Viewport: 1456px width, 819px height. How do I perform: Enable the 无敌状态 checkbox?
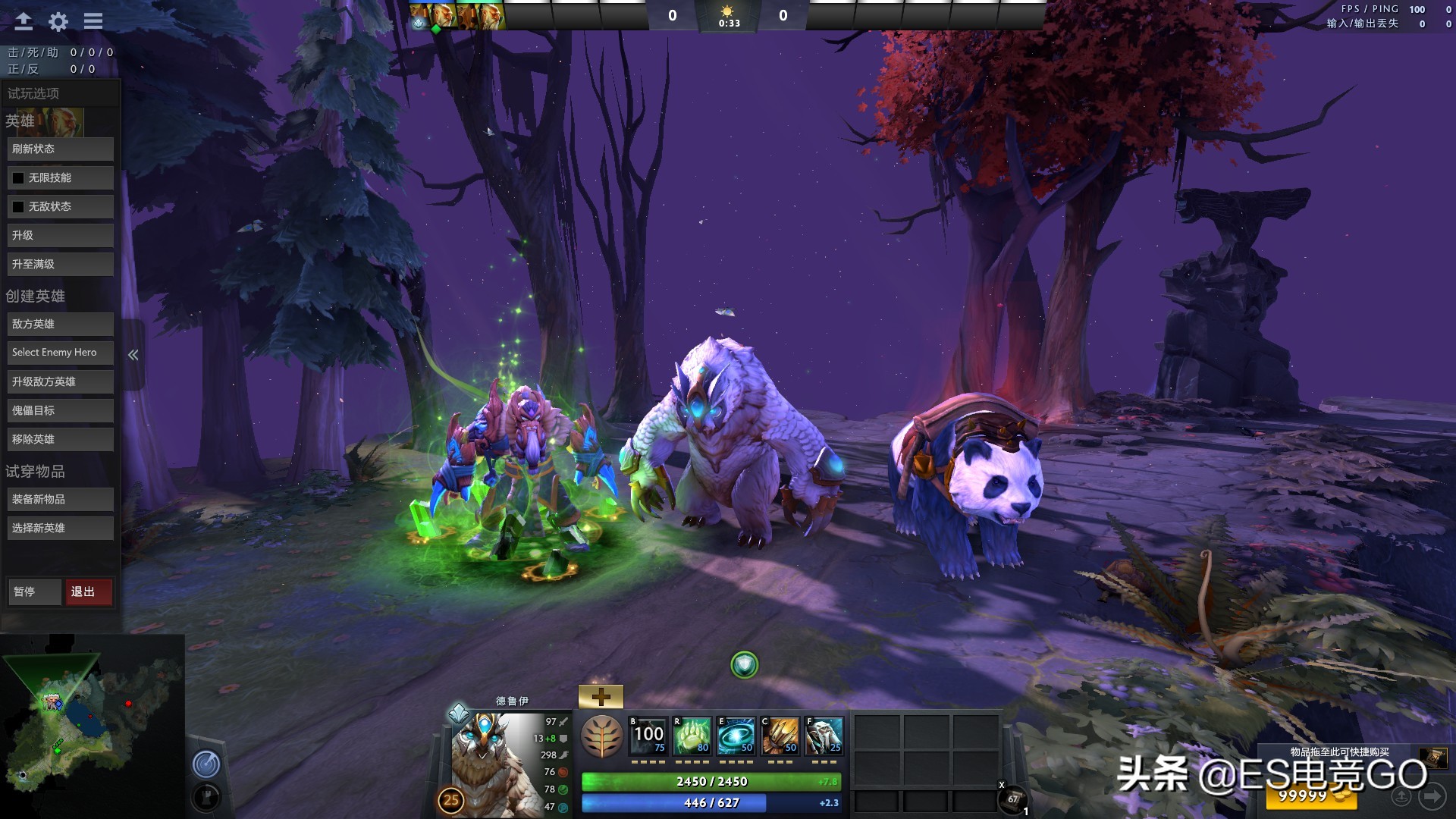17,206
